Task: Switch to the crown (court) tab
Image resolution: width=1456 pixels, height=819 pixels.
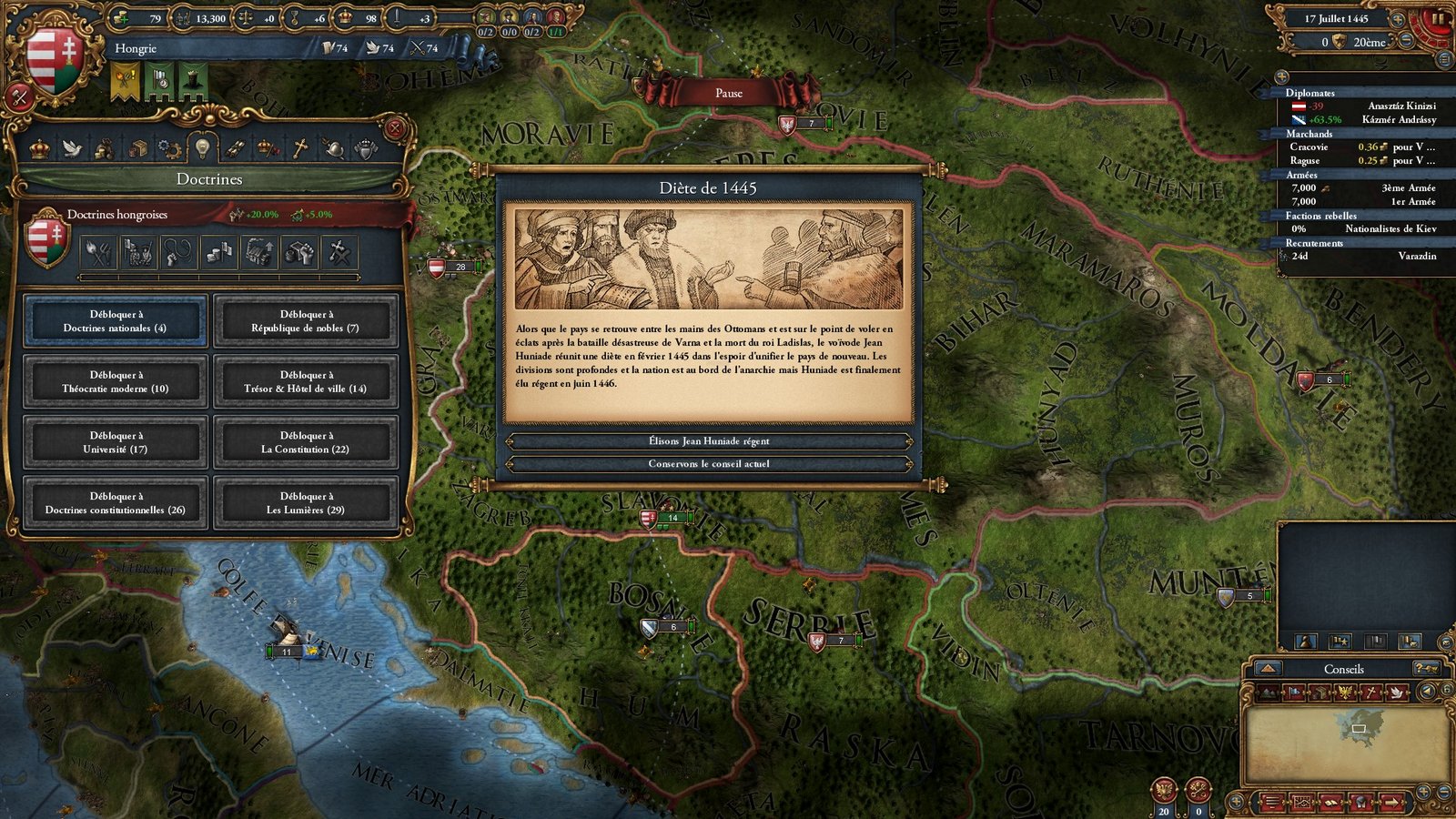Action: tap(40, 148)
